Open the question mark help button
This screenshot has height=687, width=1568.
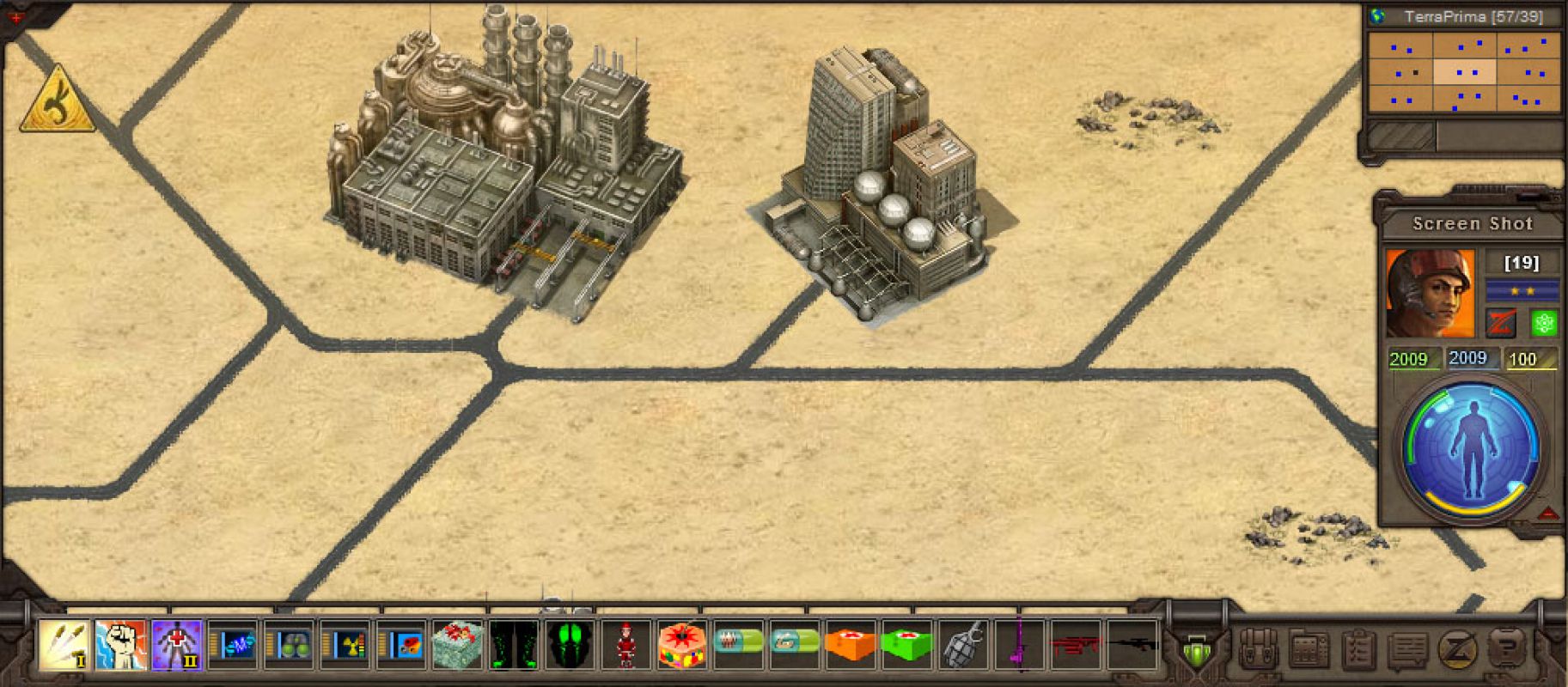click(1506, 648)
